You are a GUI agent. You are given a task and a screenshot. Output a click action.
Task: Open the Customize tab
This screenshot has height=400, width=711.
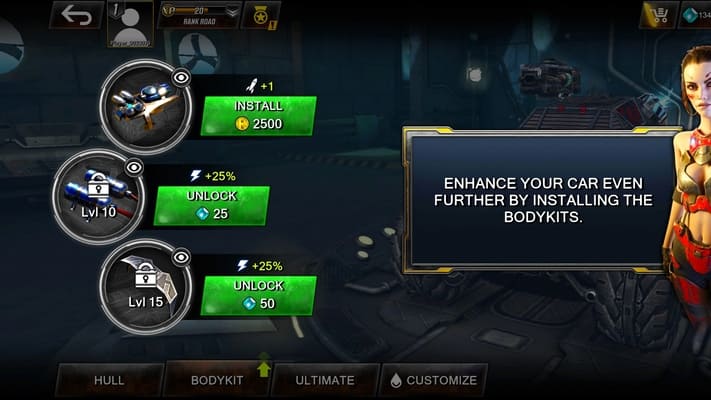coord(434,380)
